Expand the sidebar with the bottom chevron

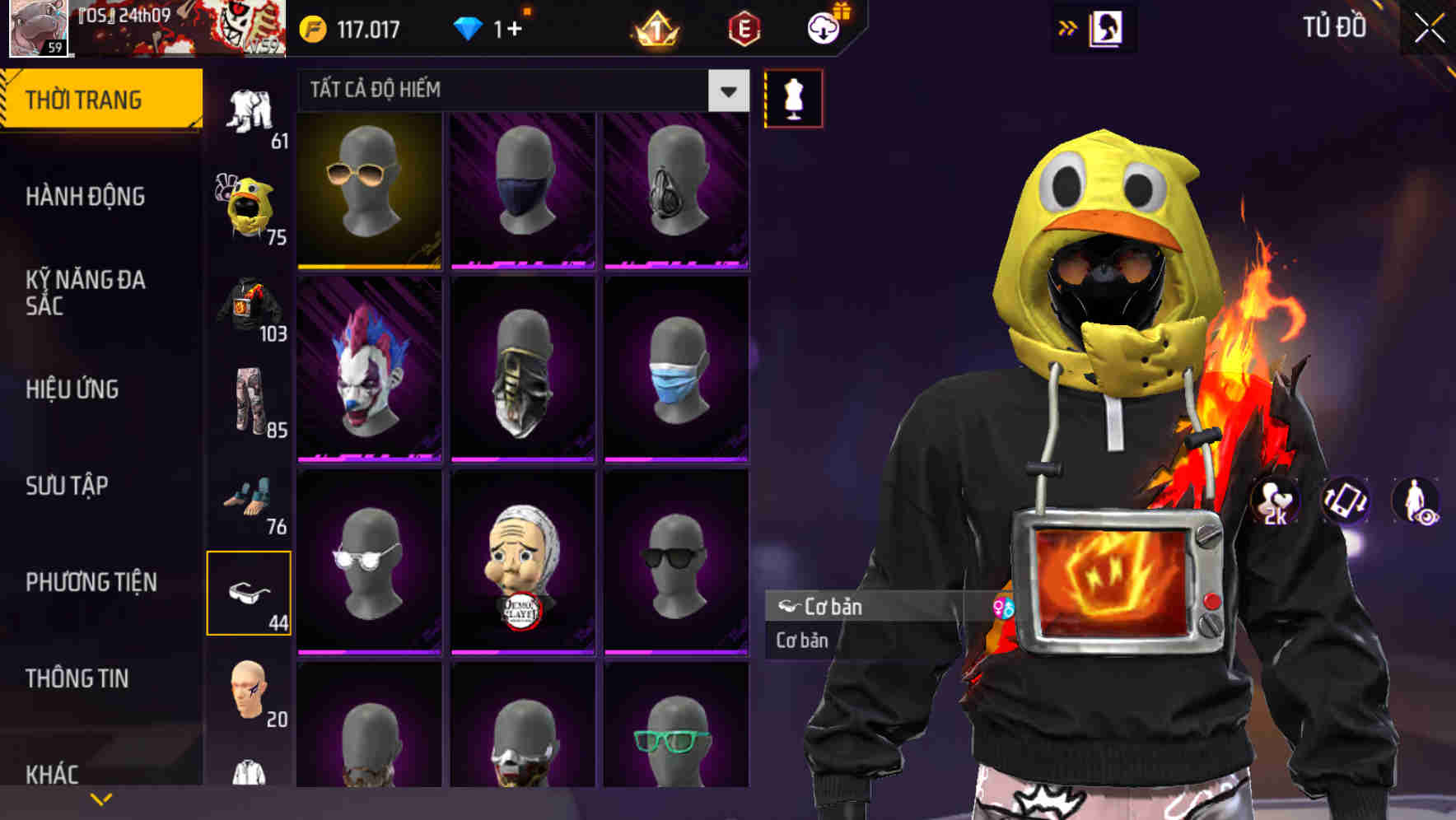coord(101,797)
